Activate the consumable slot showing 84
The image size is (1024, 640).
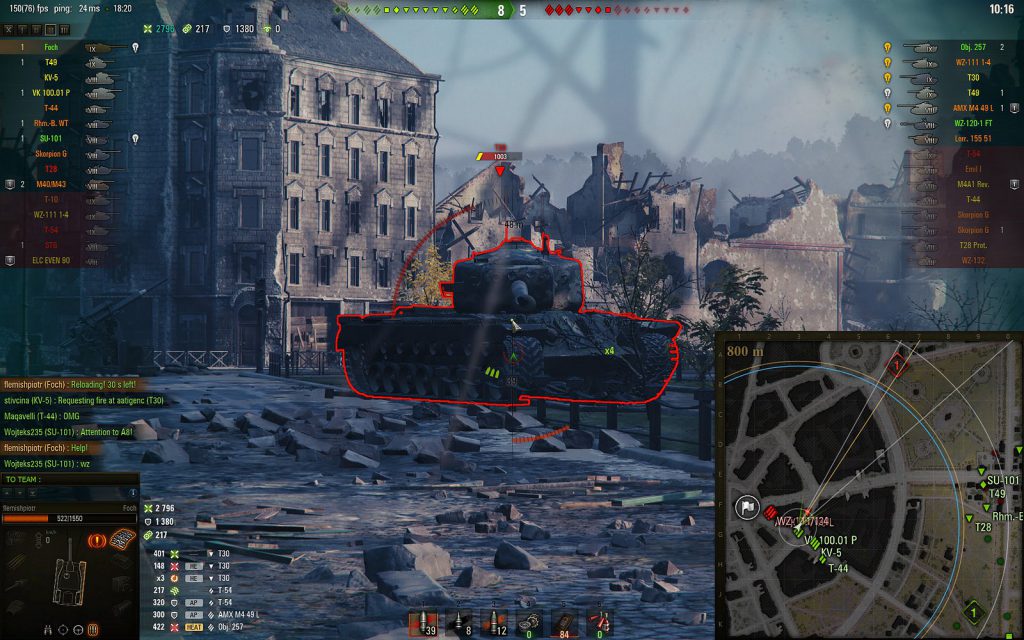564,622
